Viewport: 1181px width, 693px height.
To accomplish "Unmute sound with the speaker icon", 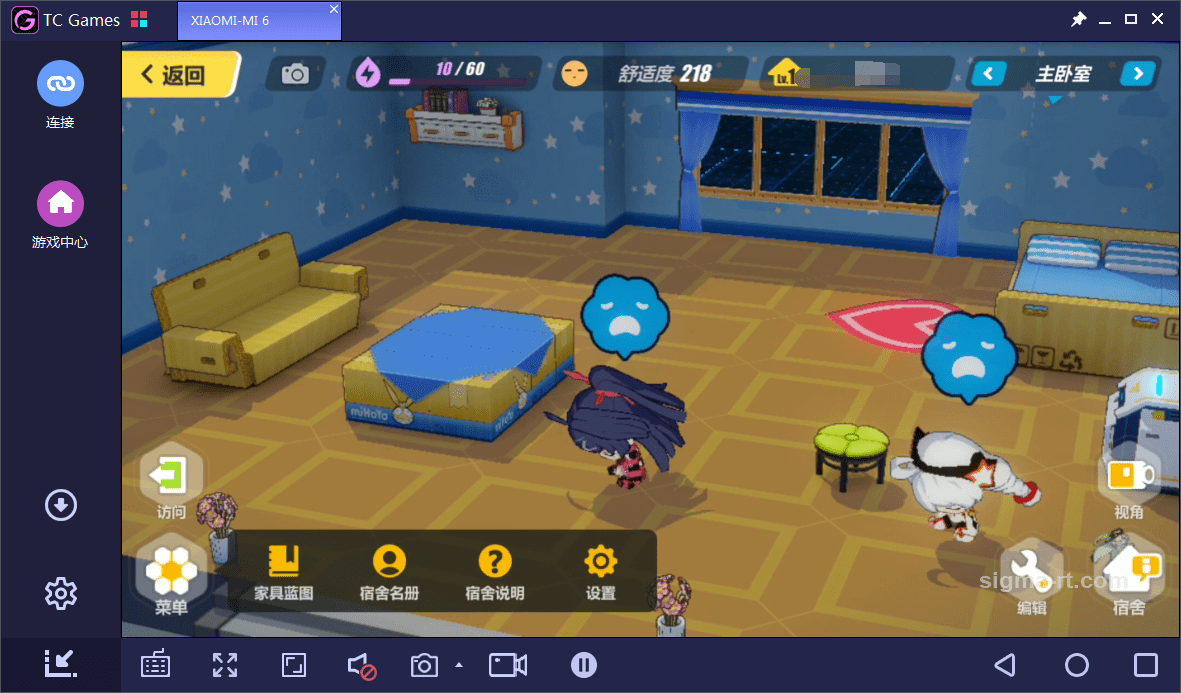I will coord(361,666).
